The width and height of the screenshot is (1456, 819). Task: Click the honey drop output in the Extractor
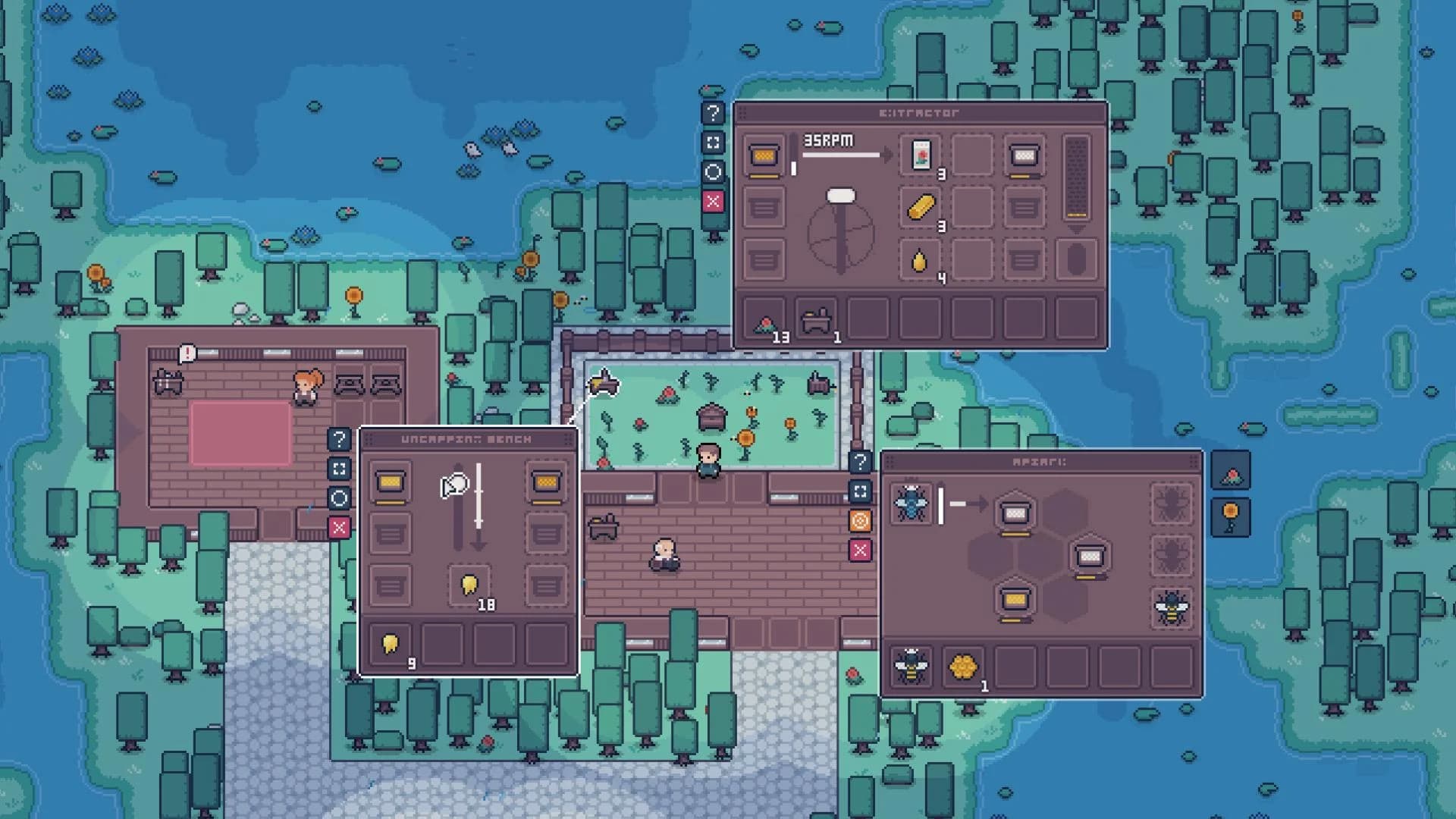tap(918, 258)
